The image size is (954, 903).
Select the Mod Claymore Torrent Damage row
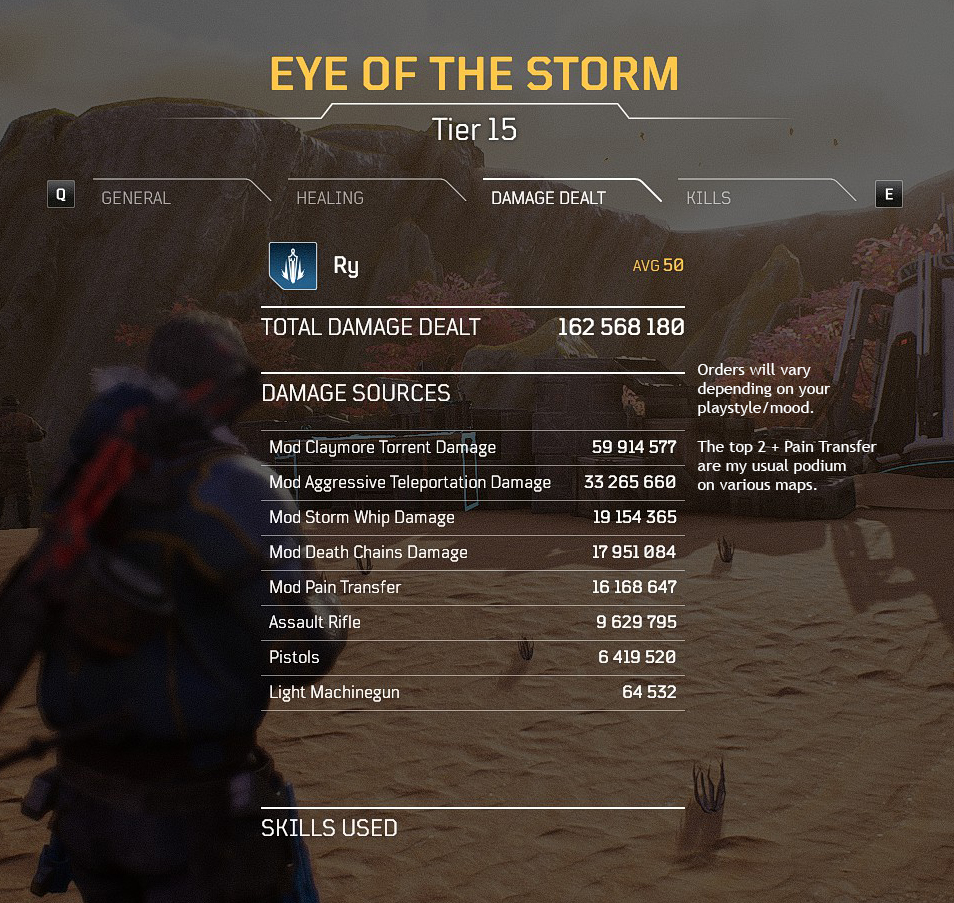click(472, 448)
